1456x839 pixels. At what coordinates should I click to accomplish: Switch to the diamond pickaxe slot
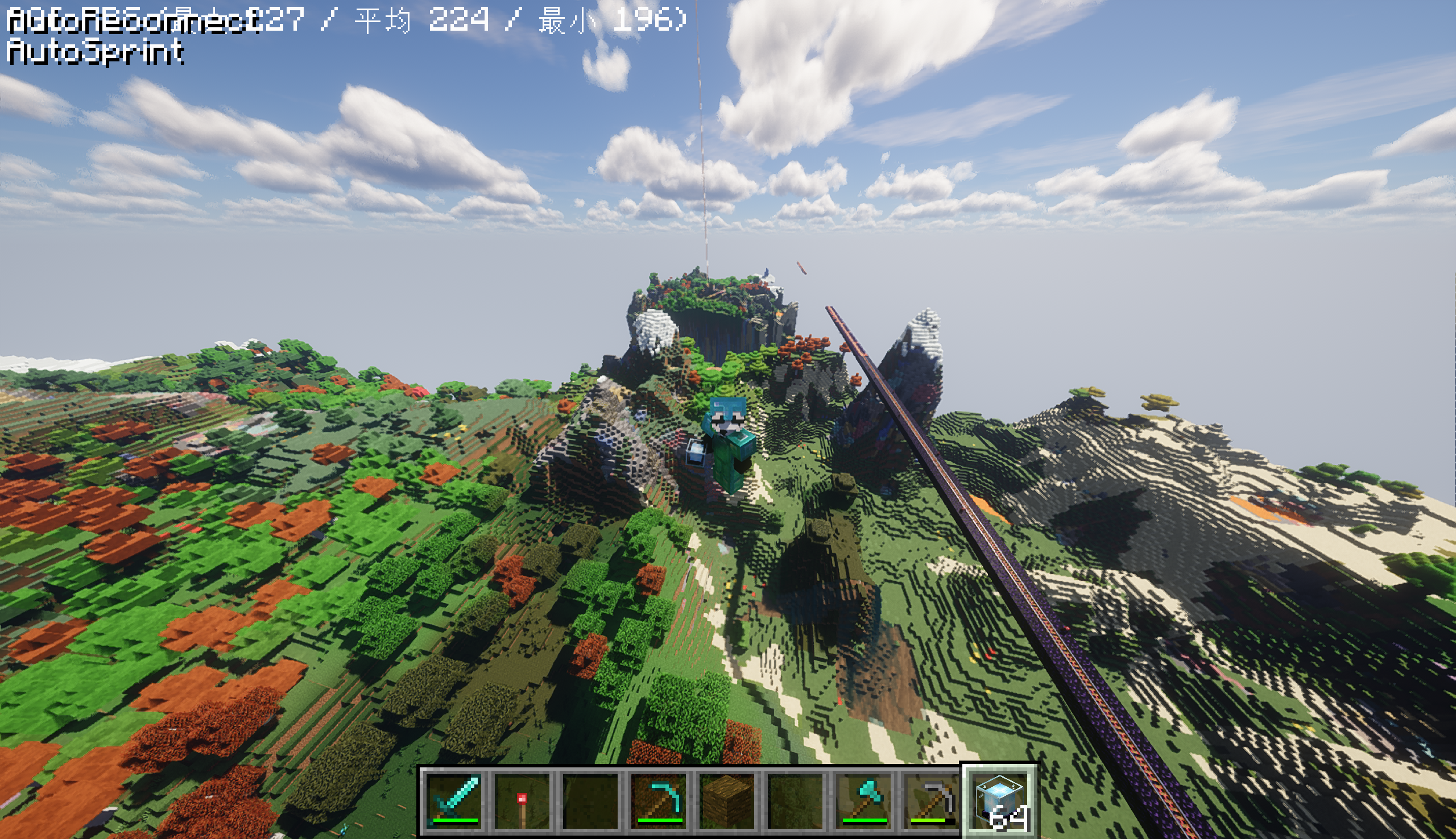(660, 800)
